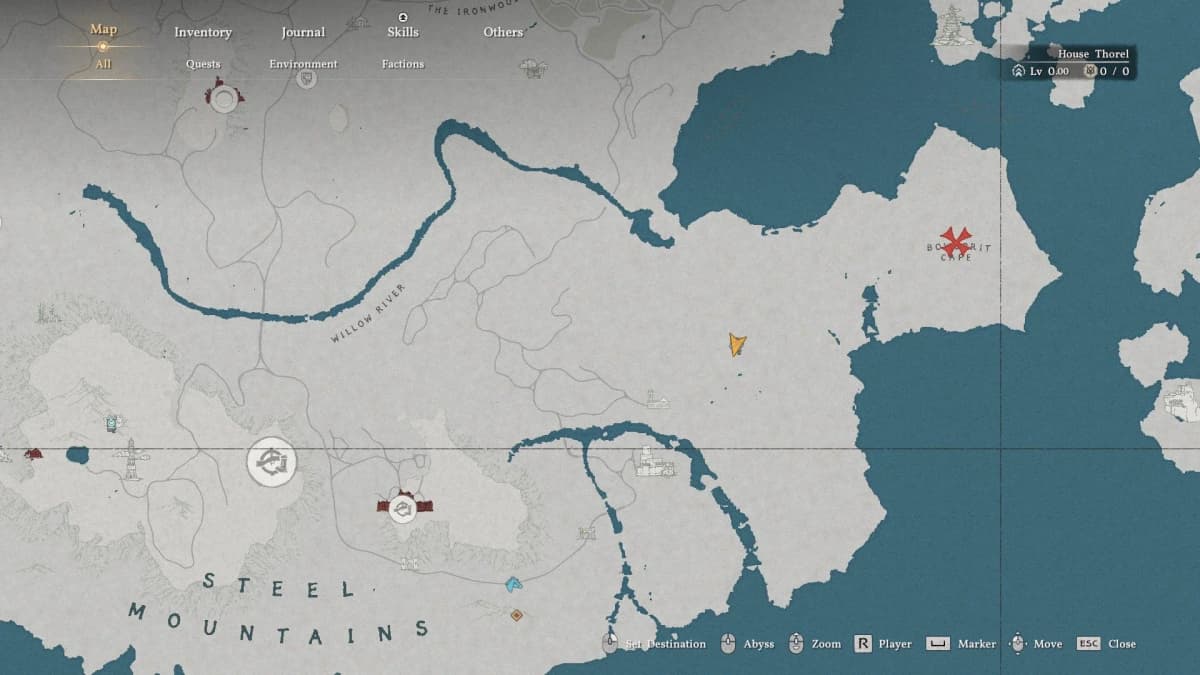The width and height of the screenshot is (1200, 675).
Task: Click the orange player arrow marker
Action: 738,345
